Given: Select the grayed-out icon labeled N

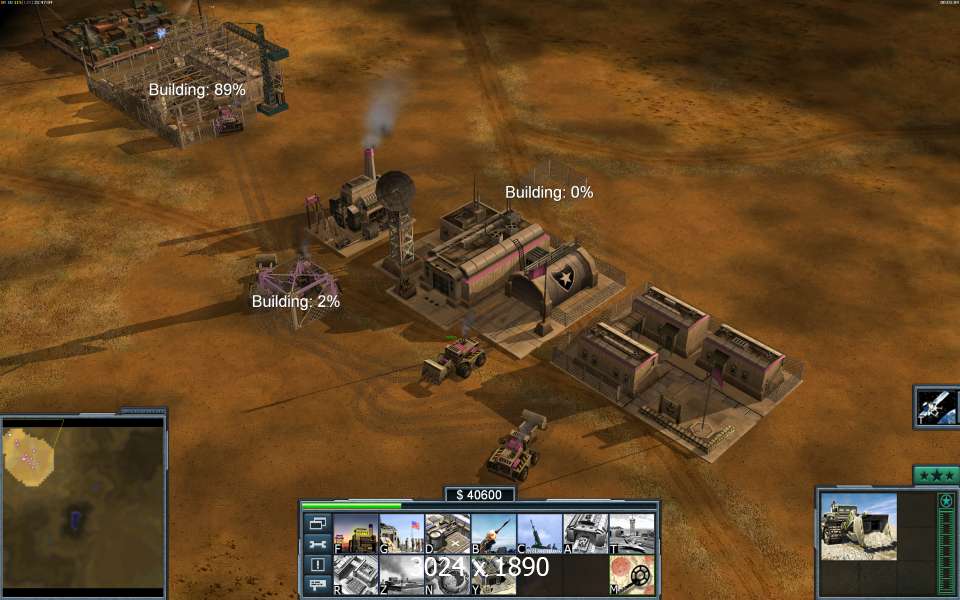Looking at the screenshot, I should point(447,575).
